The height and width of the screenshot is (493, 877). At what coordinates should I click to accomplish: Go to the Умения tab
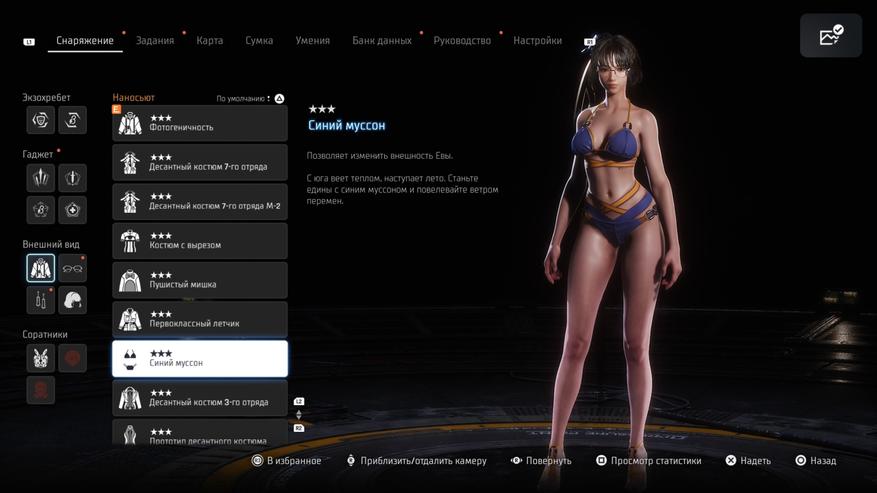(313, 40)
